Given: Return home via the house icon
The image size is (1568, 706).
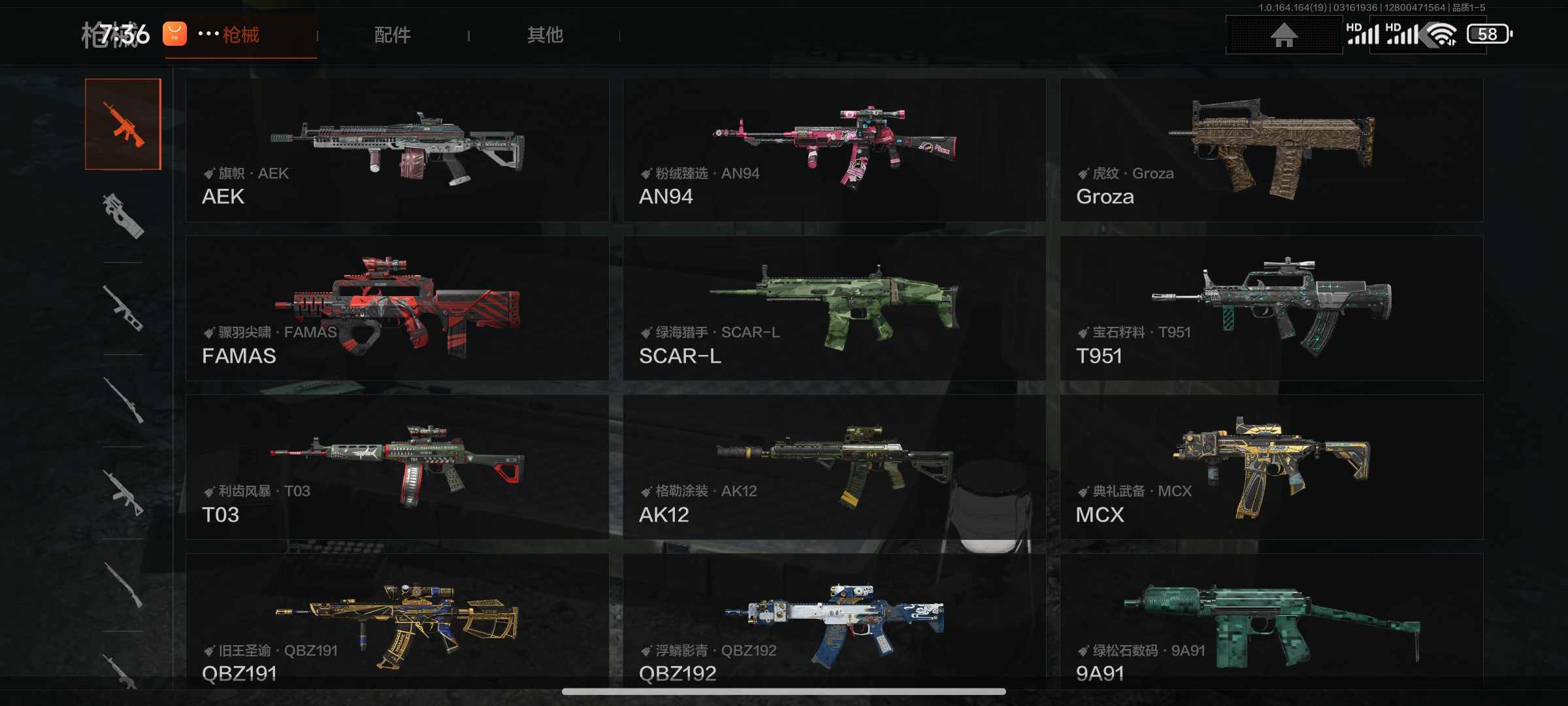Looking at the screenshot, I should 1284,35.
